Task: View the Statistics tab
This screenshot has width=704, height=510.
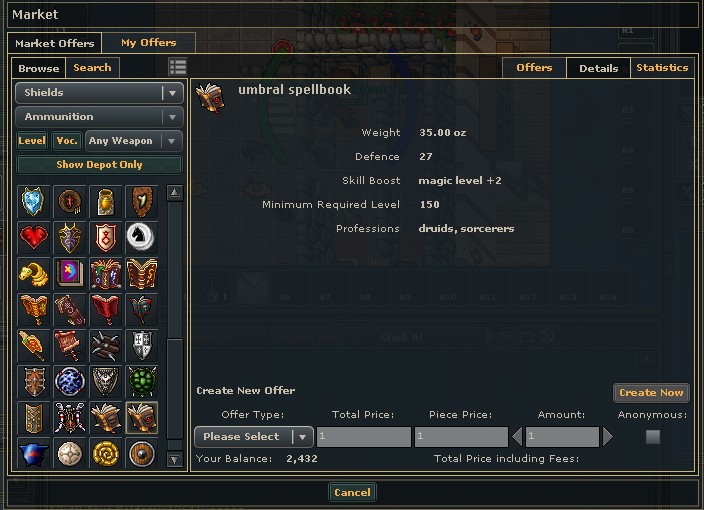Action: (662, 68)
